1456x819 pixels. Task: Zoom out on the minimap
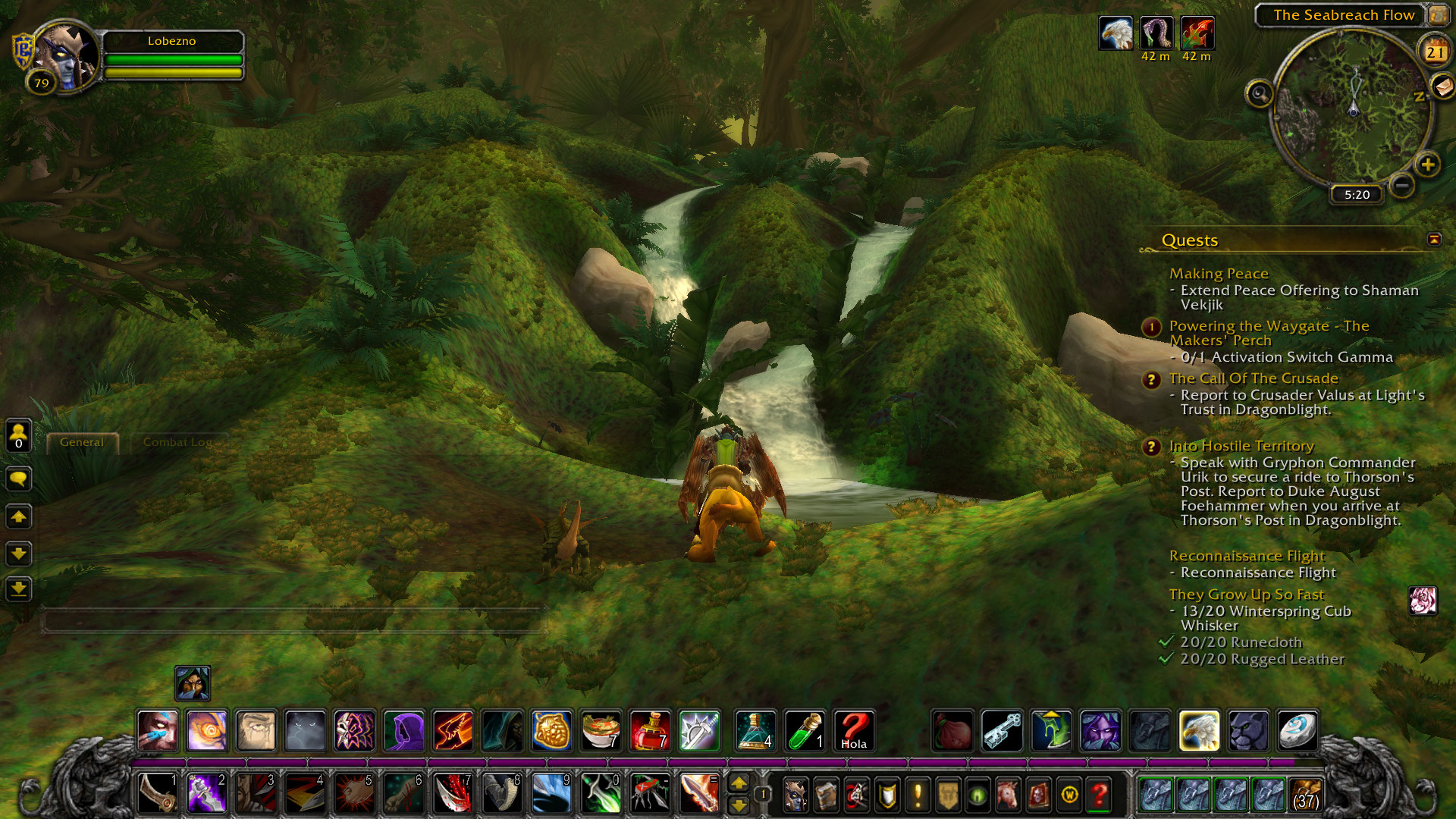(x=1402, y=185)
